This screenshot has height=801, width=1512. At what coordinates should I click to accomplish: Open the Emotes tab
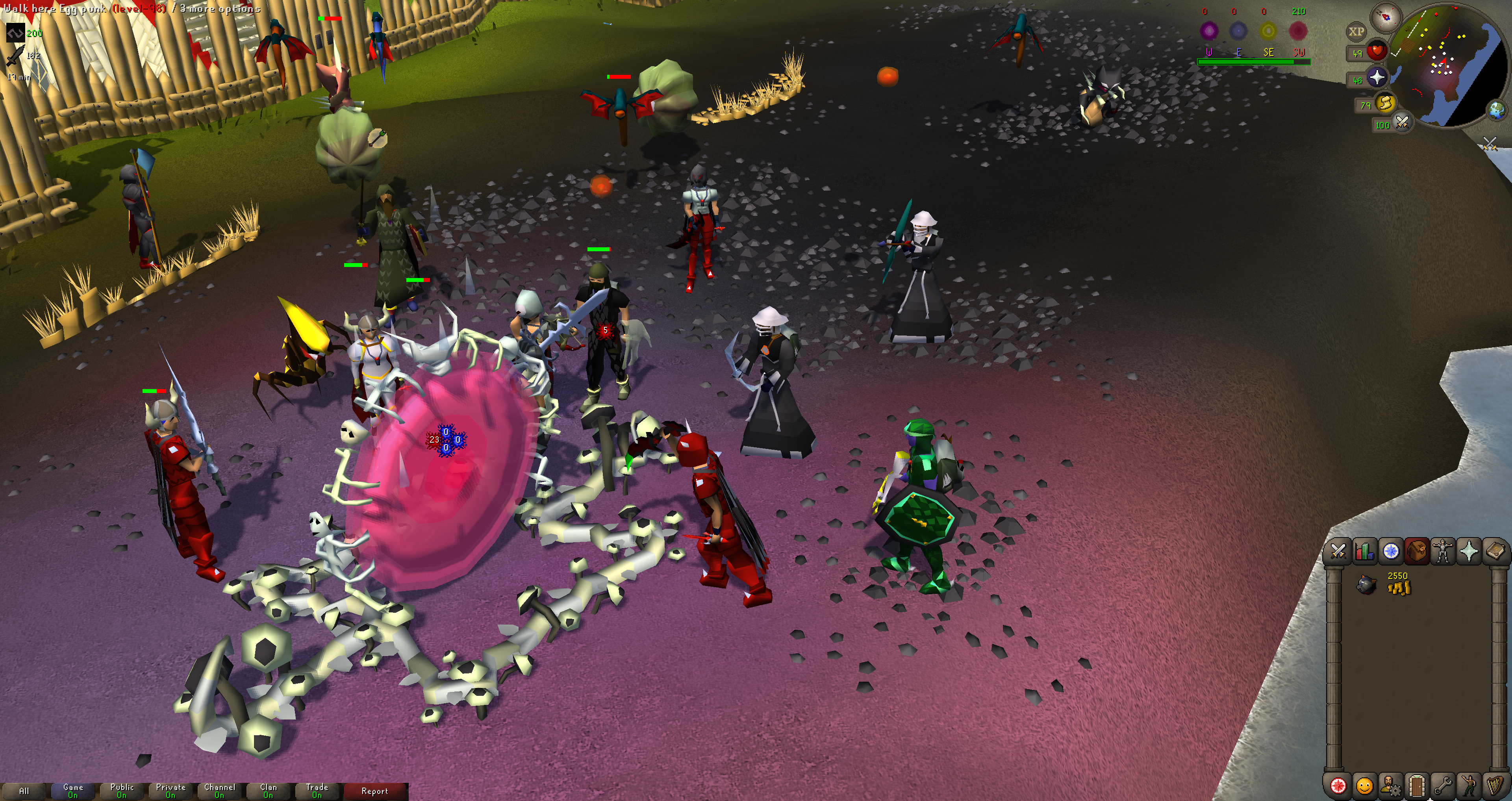tap(1469, 785)
